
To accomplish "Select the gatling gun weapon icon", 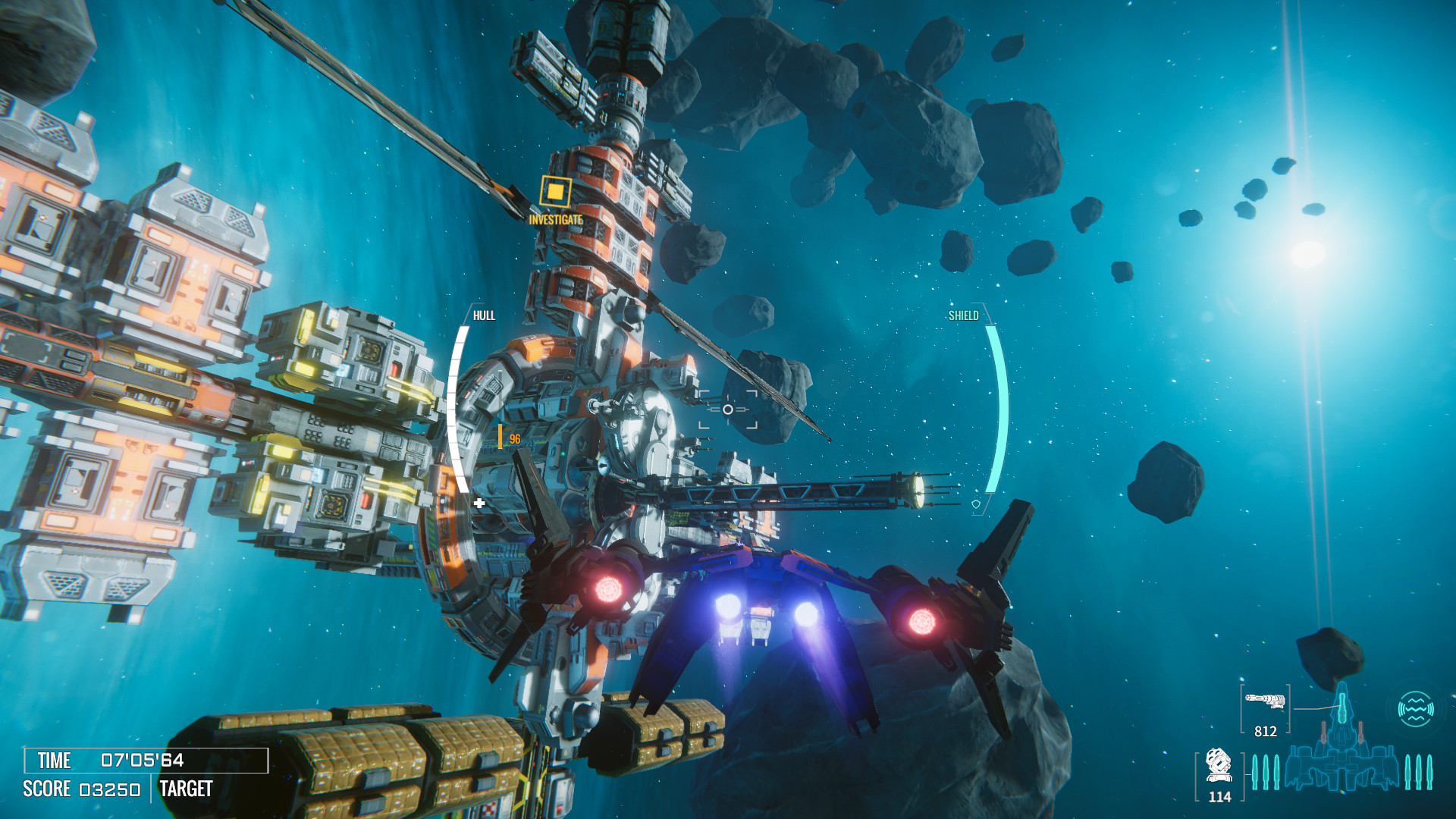I will [1265, 701].
